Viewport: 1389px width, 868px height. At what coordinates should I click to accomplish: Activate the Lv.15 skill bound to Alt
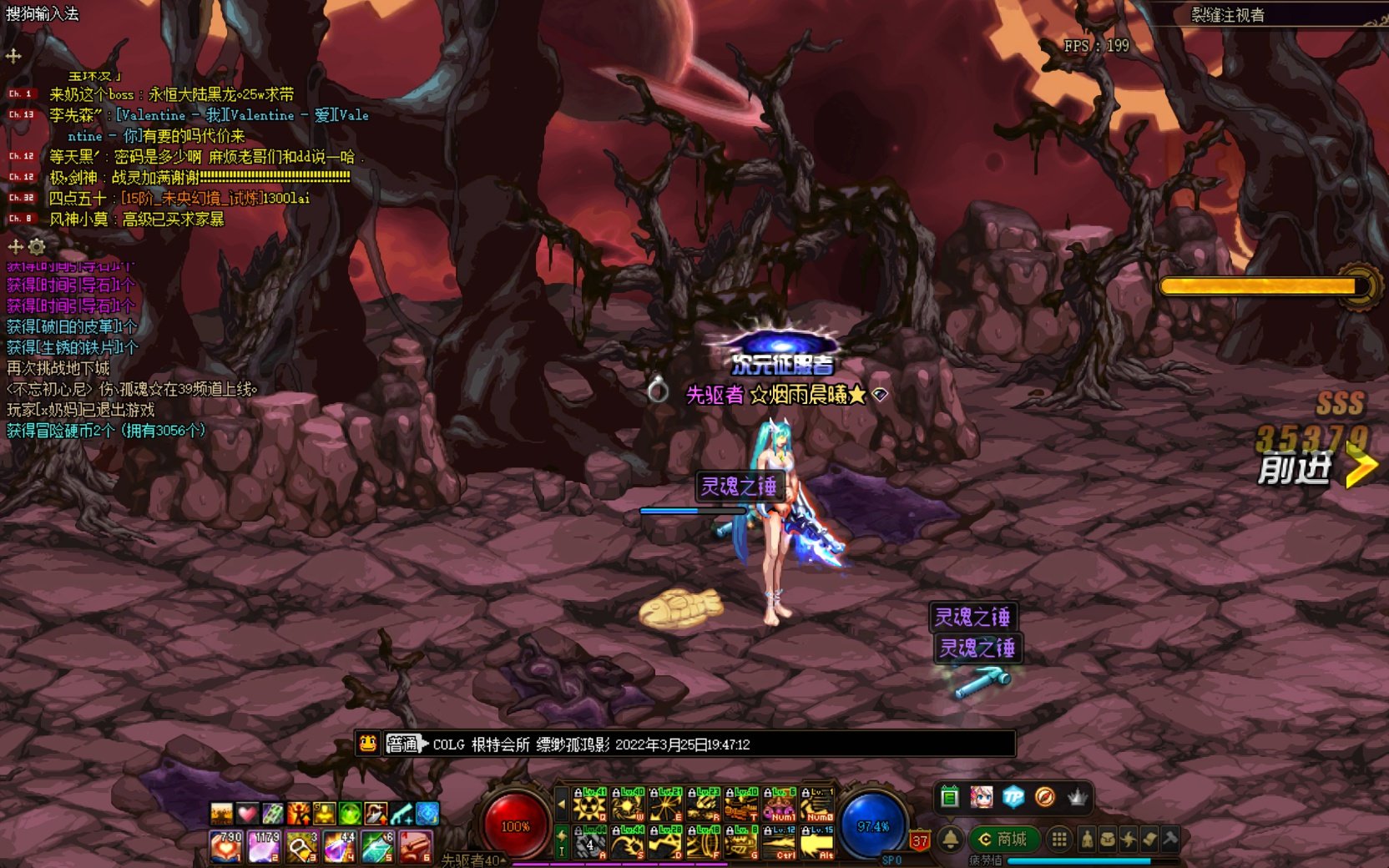(x=817, y=842)
